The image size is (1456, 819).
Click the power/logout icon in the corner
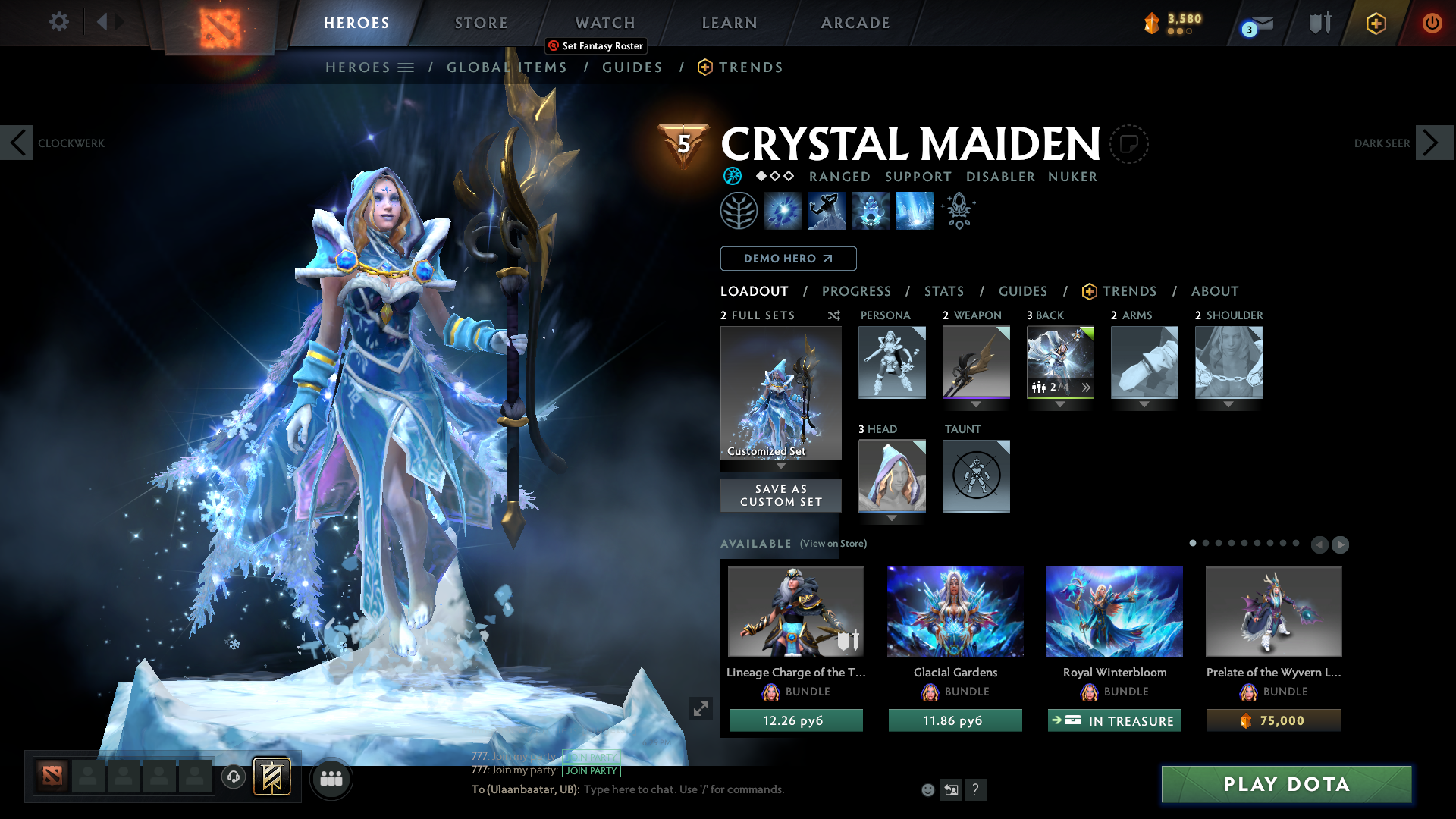pyautogui.click(x=1432, y=23)
